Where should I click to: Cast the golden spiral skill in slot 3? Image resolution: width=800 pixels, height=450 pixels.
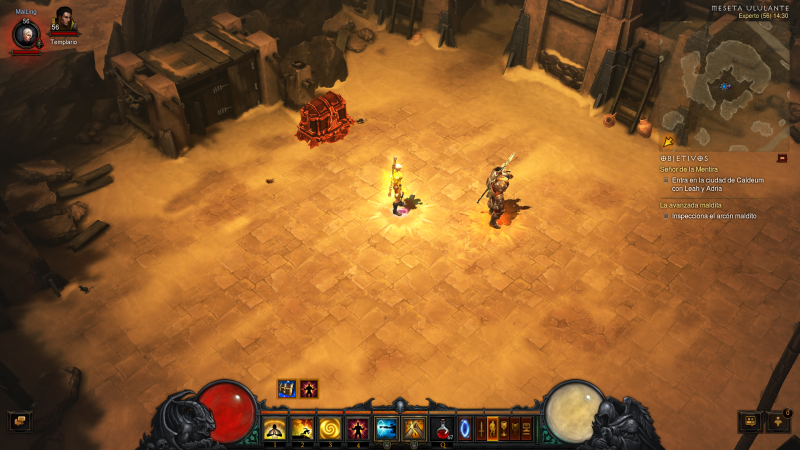pos(330,429)
